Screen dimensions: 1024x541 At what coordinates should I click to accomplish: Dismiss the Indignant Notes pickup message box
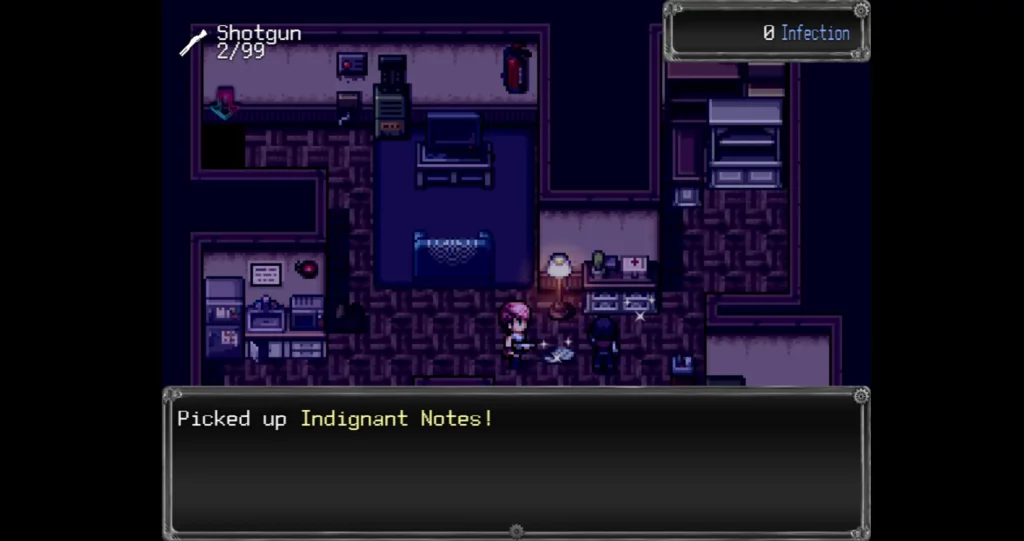(516, 462)
